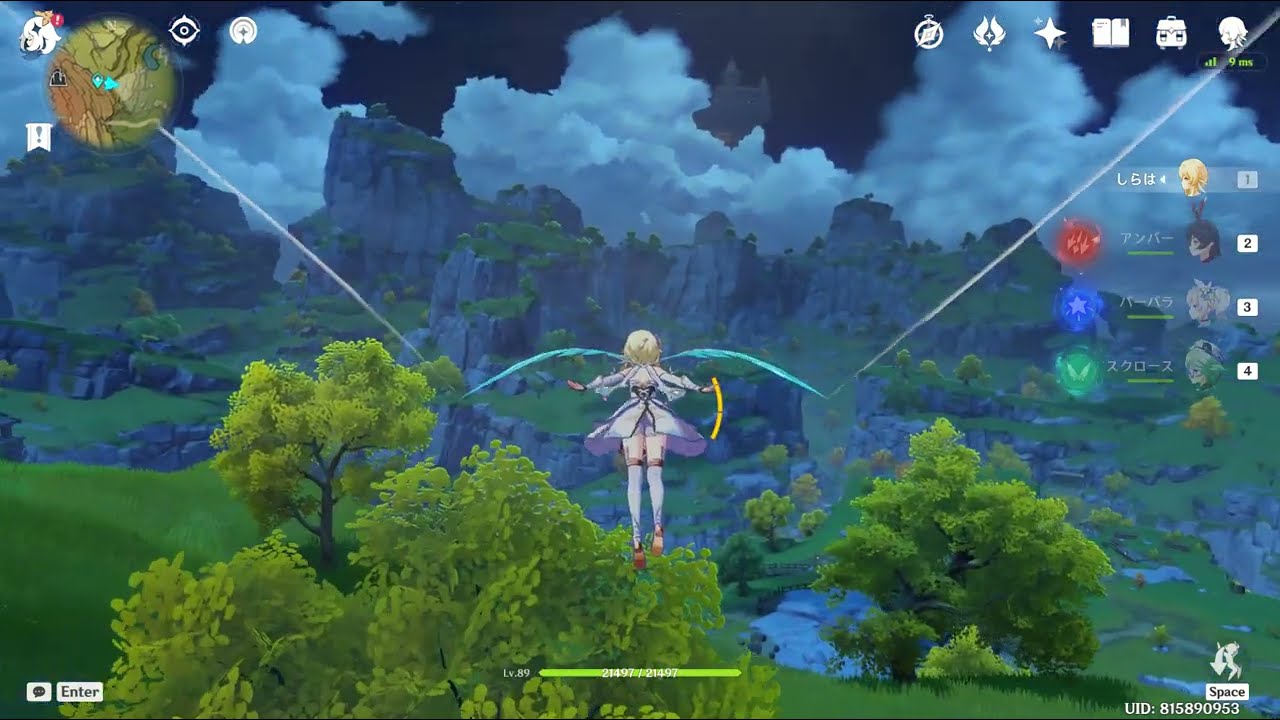Open the circular minimap
Image resolution: width=1280 pixels, height=720 pixels.
113,84
